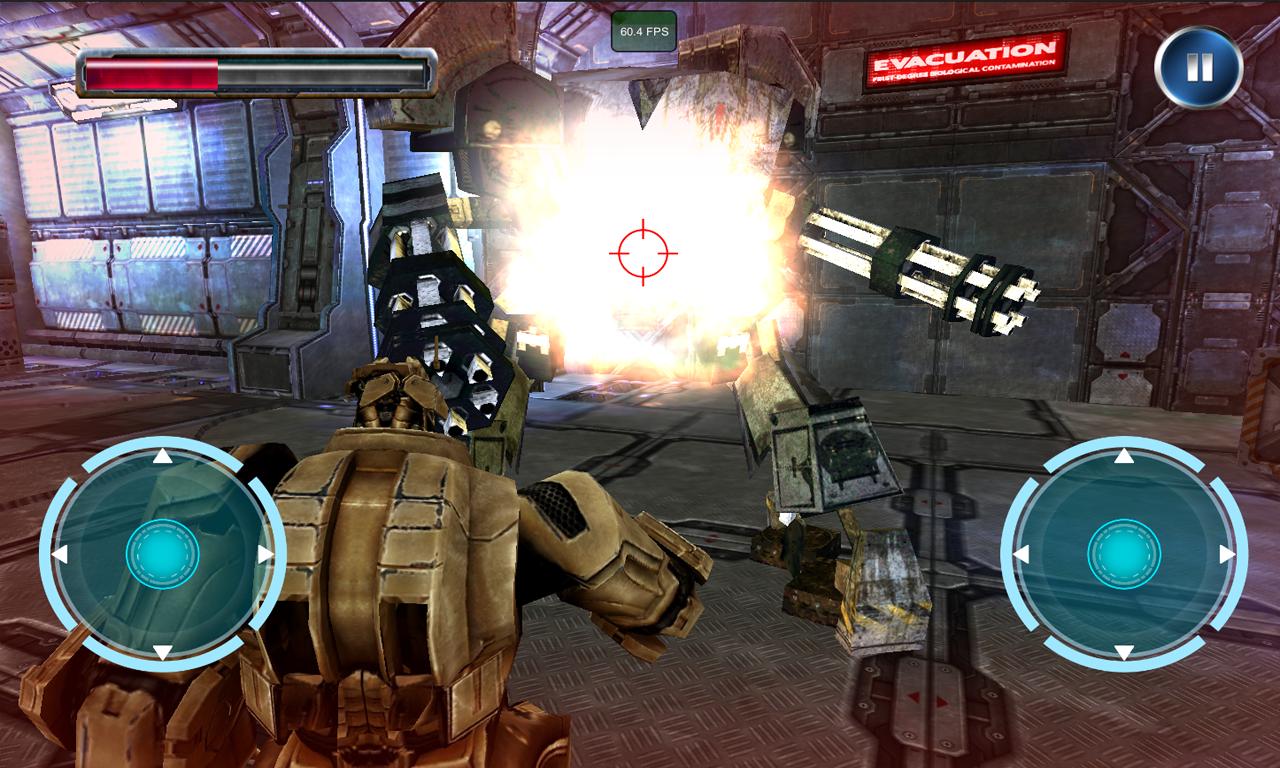Tap the center knob of the aiming joystick
The height and width of the screenshot is (768, 1280).
[x=1124, y=553]
